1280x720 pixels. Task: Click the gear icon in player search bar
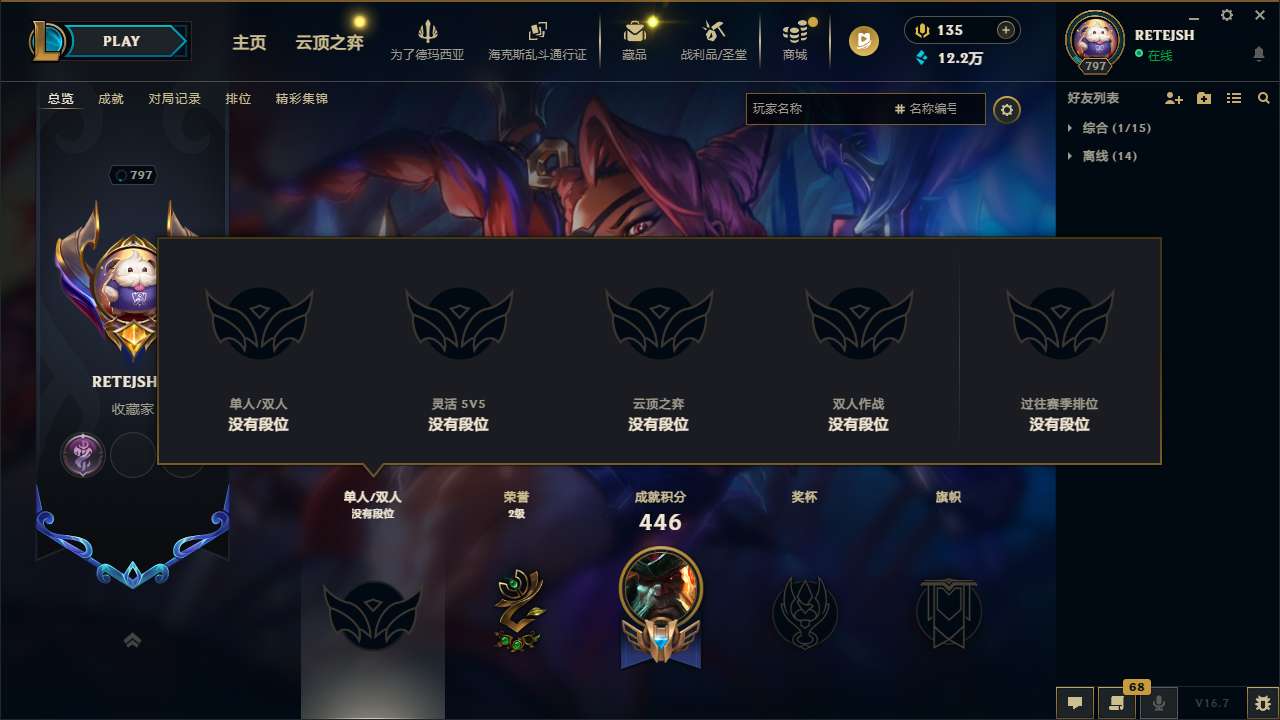click(x=1007, y=110)
